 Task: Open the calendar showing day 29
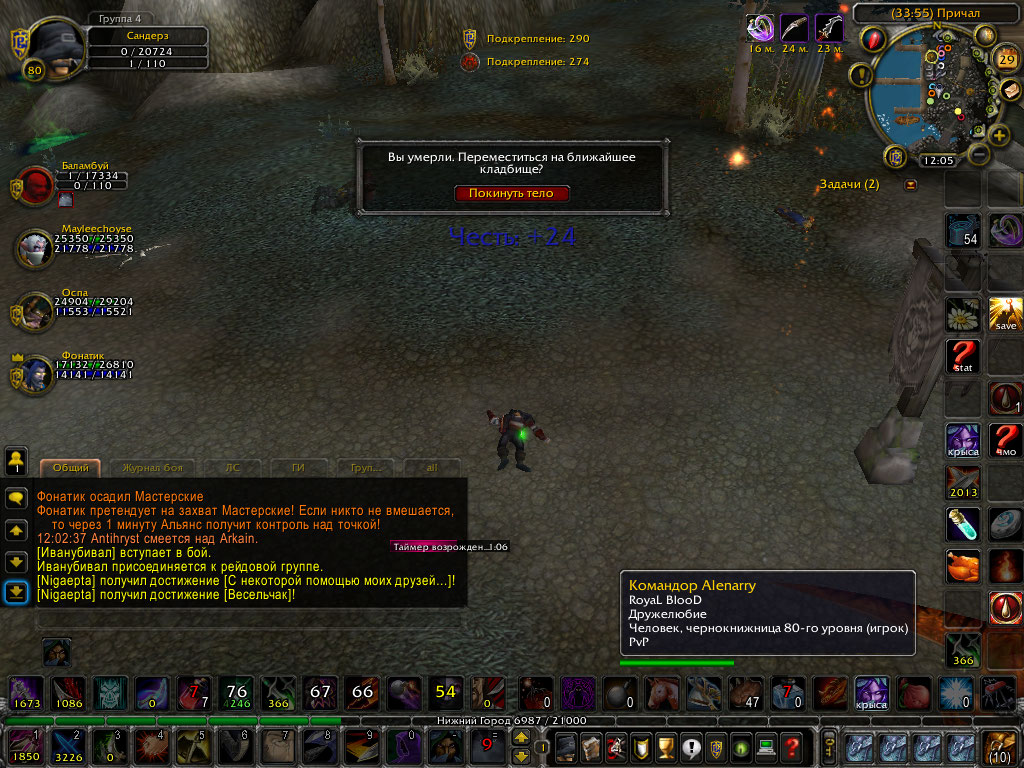coord(1006,59)
